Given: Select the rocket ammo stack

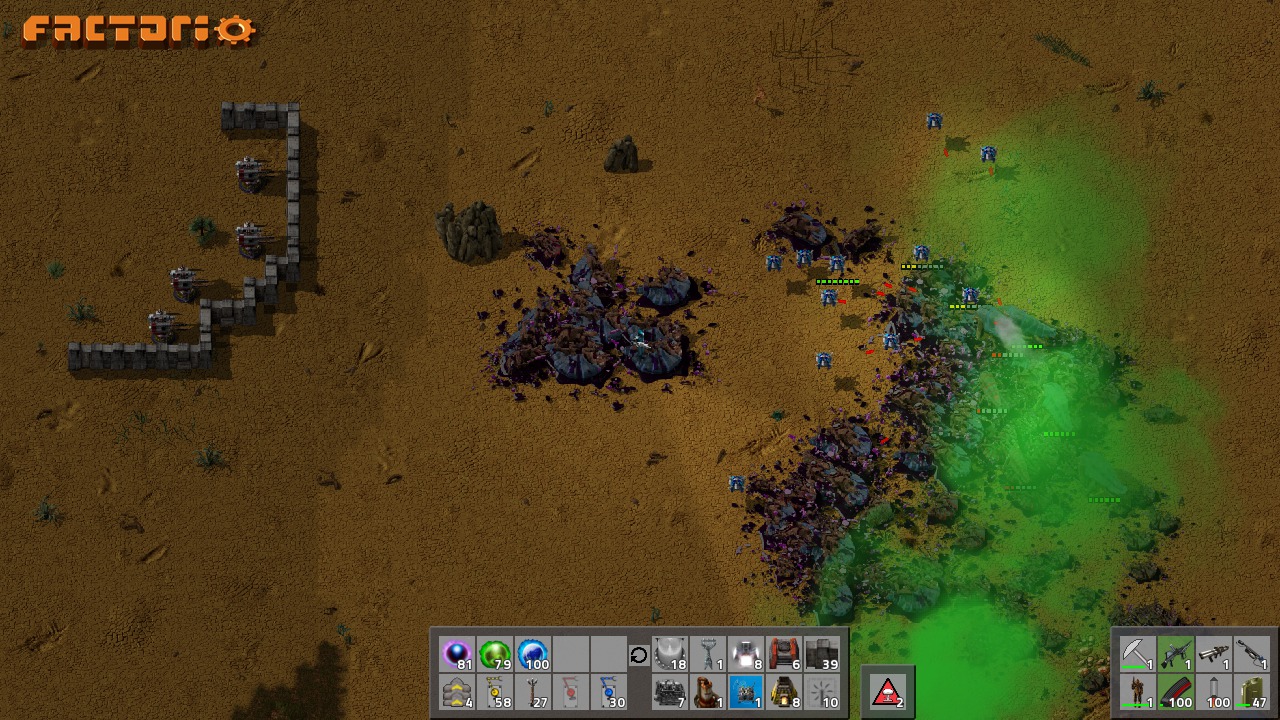Looking at the screenshot, I should point(1213,692).
